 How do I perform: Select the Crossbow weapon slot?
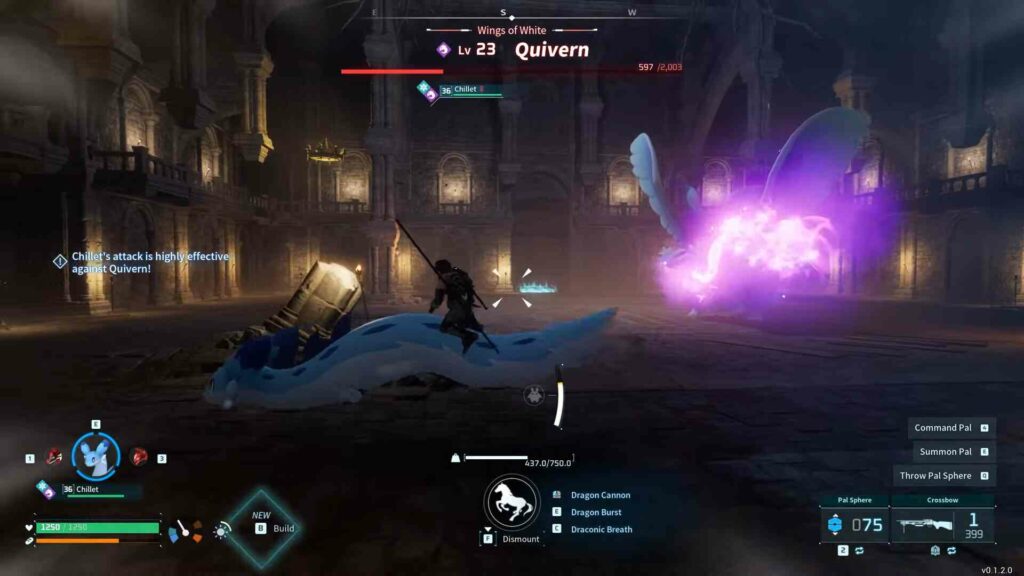point(942,525)
